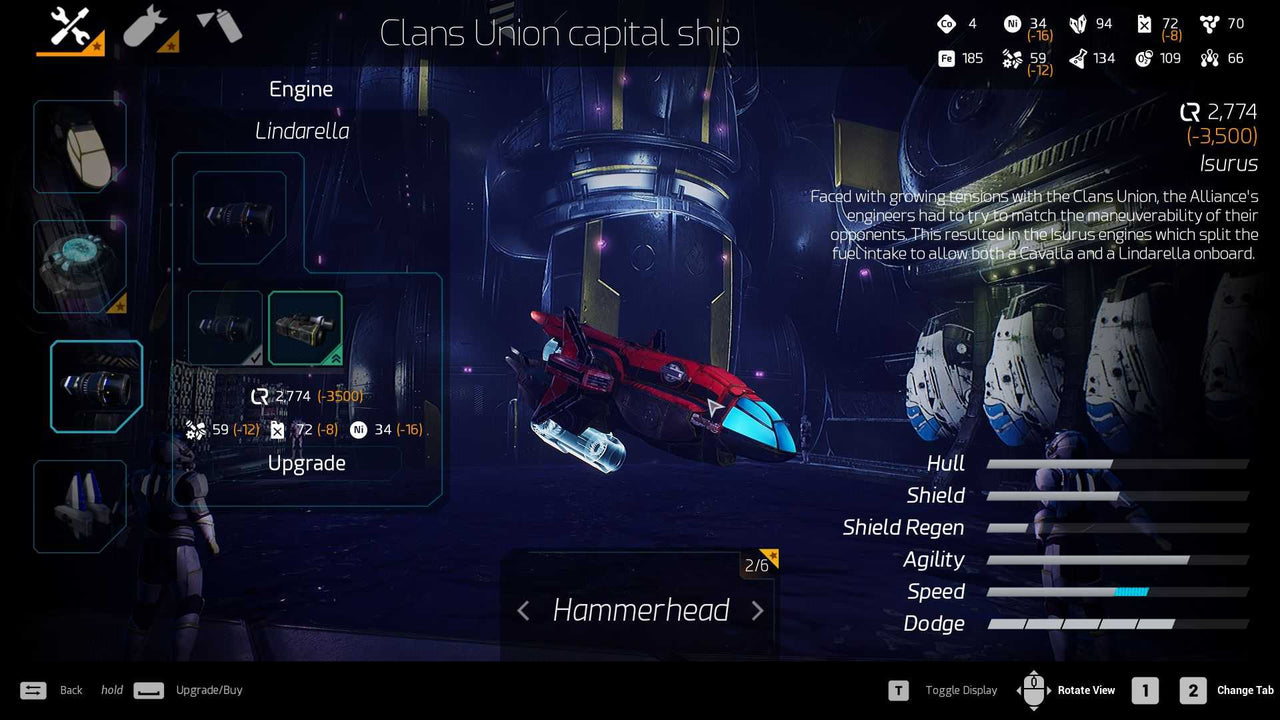Click the Upgrade button
The width and height of the screenshot is (1280, 720).
(x=306, y=463)
